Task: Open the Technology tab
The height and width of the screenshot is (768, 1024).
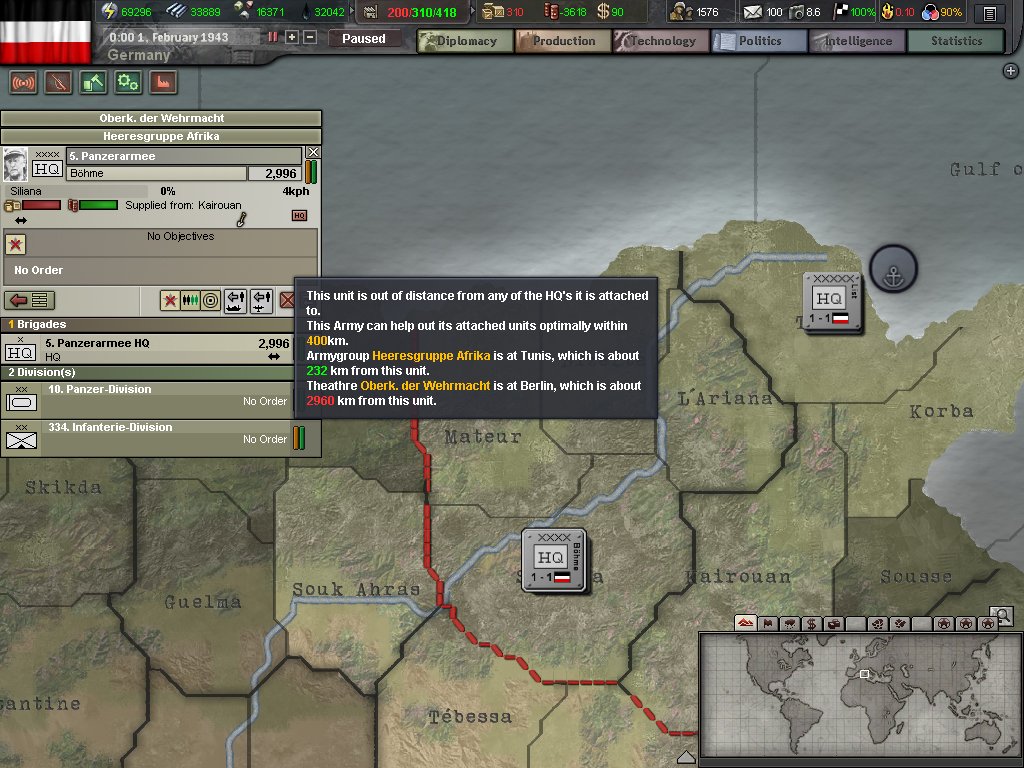Action: [661, 41]
